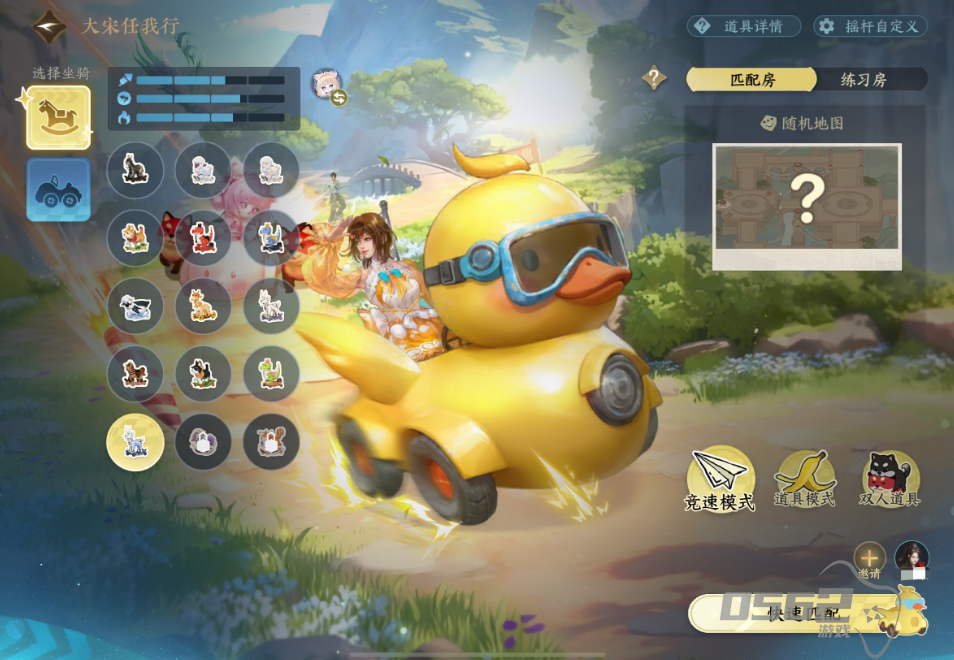Select the rocking horse mount category
Viewport: 954px width, 660px height.
(x=58, y=117)
